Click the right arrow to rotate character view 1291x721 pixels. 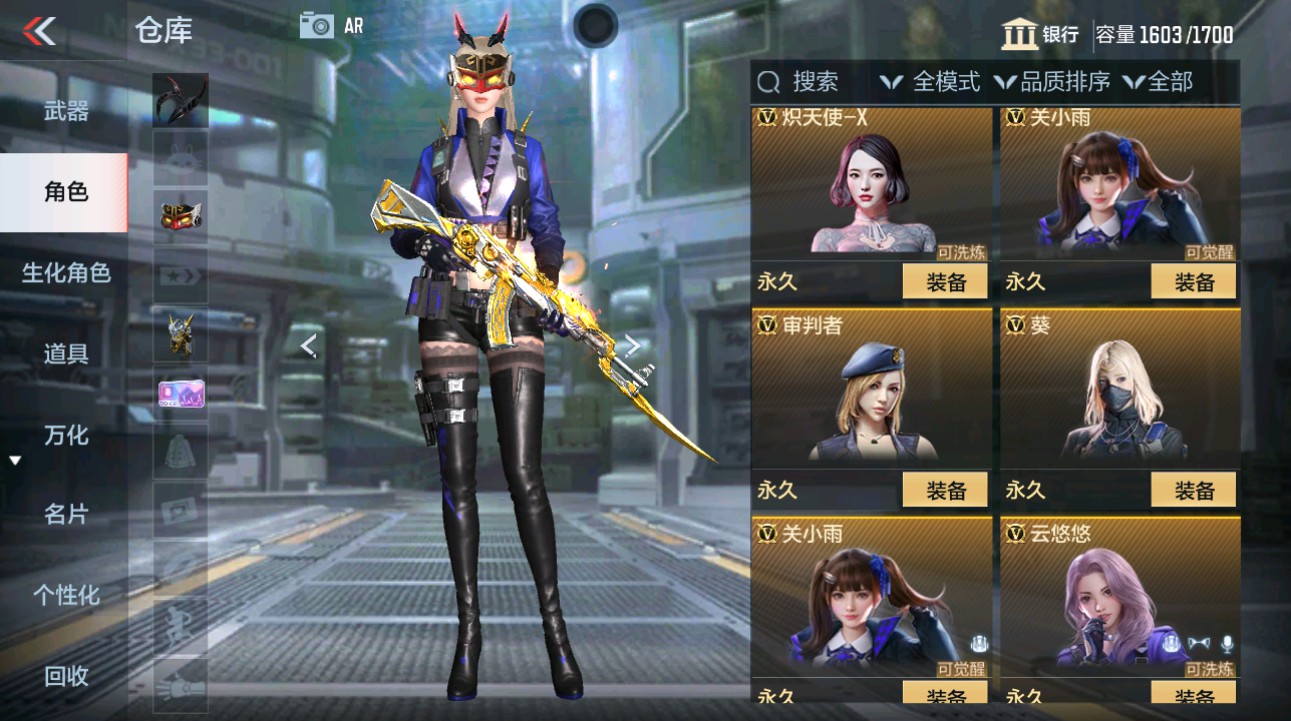click(634, 345)
